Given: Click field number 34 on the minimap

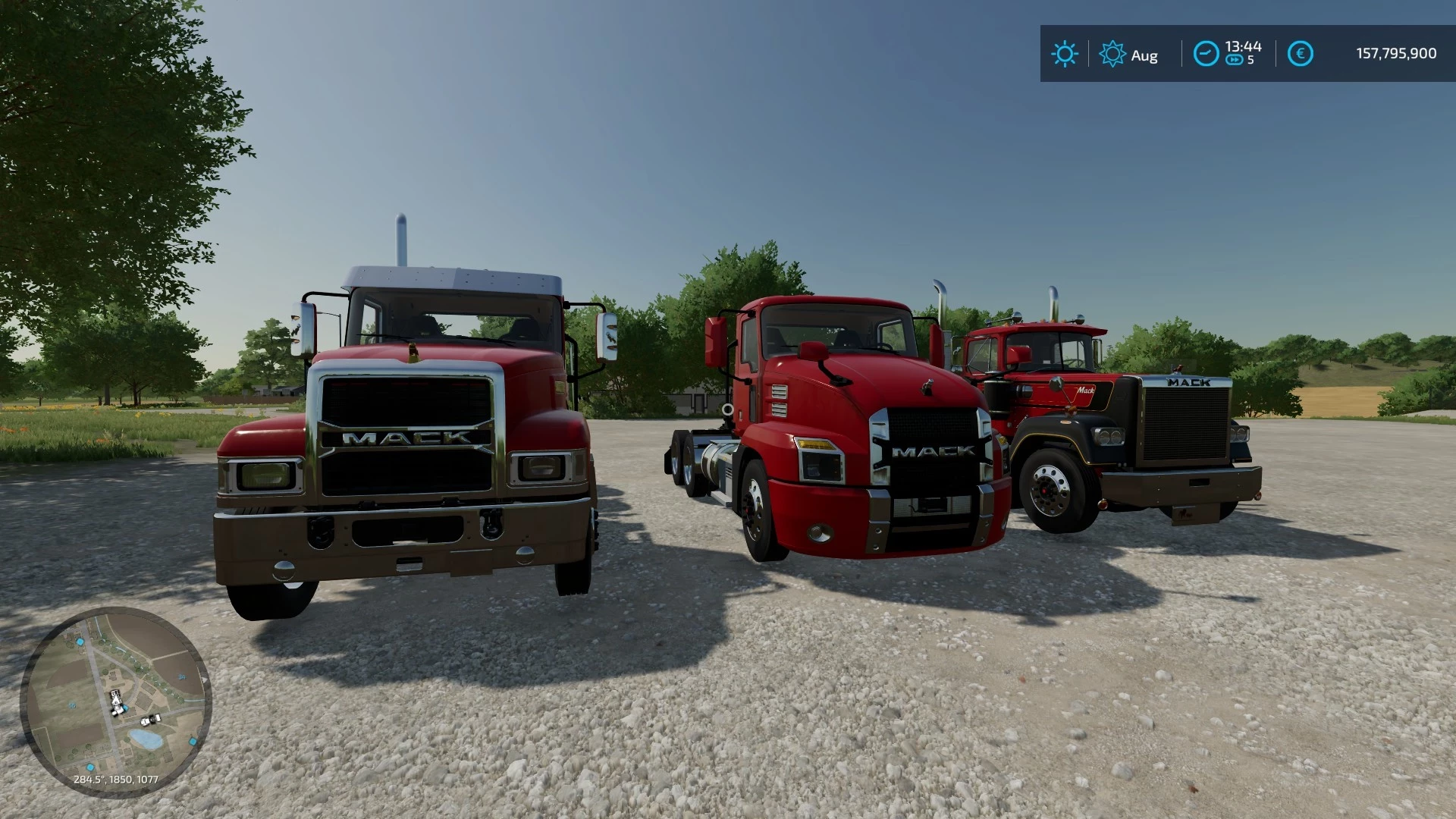Looking at the screenshot, I should click(182, 677).
